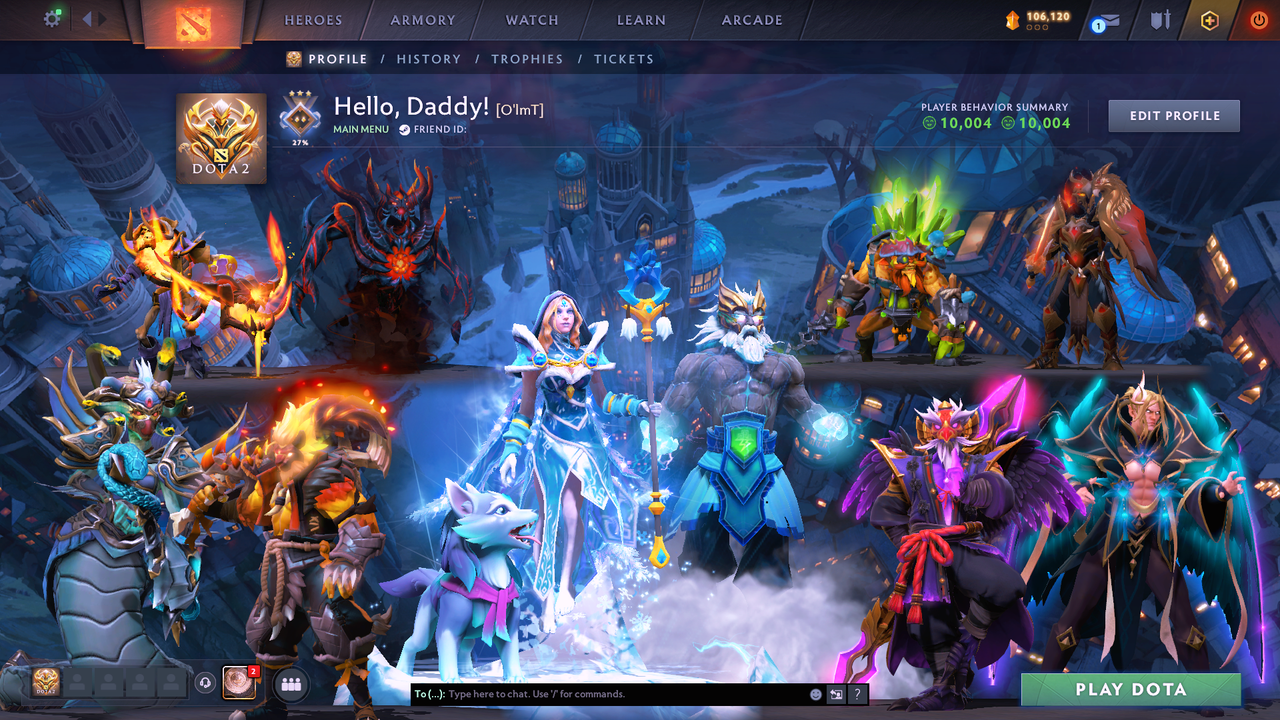Image resolution: width=1280 pixels, height=720 pixels.
Task: Switch to the History tab
Action: click(x=428, y=59)
